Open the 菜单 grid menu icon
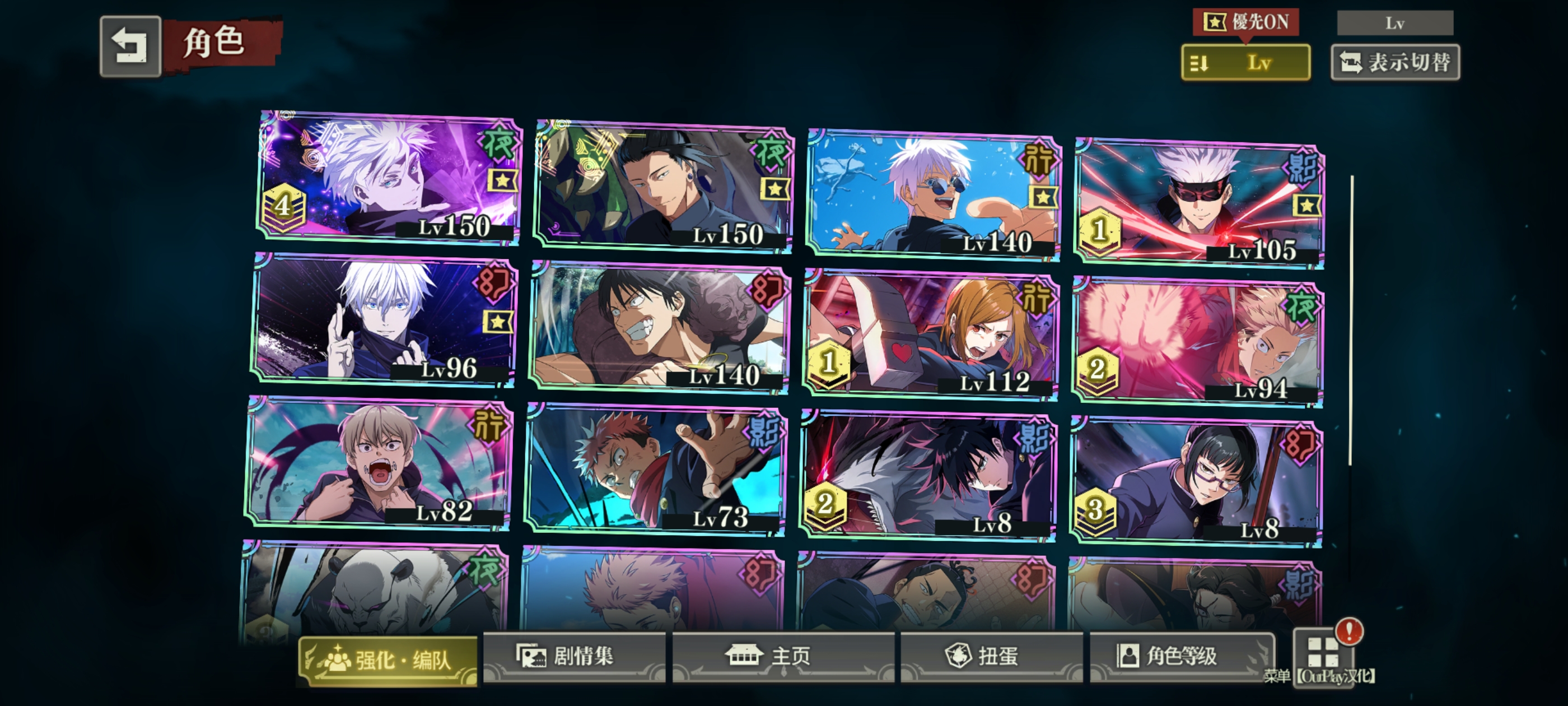 coord(1323,653)
